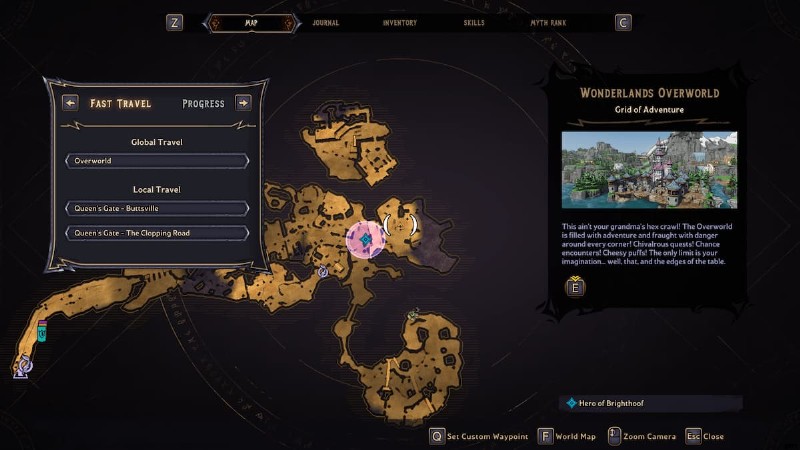Click the Wonderlands Overworld preview image
The height and width of the screenshot is (450, 800).
click(649, 170)
